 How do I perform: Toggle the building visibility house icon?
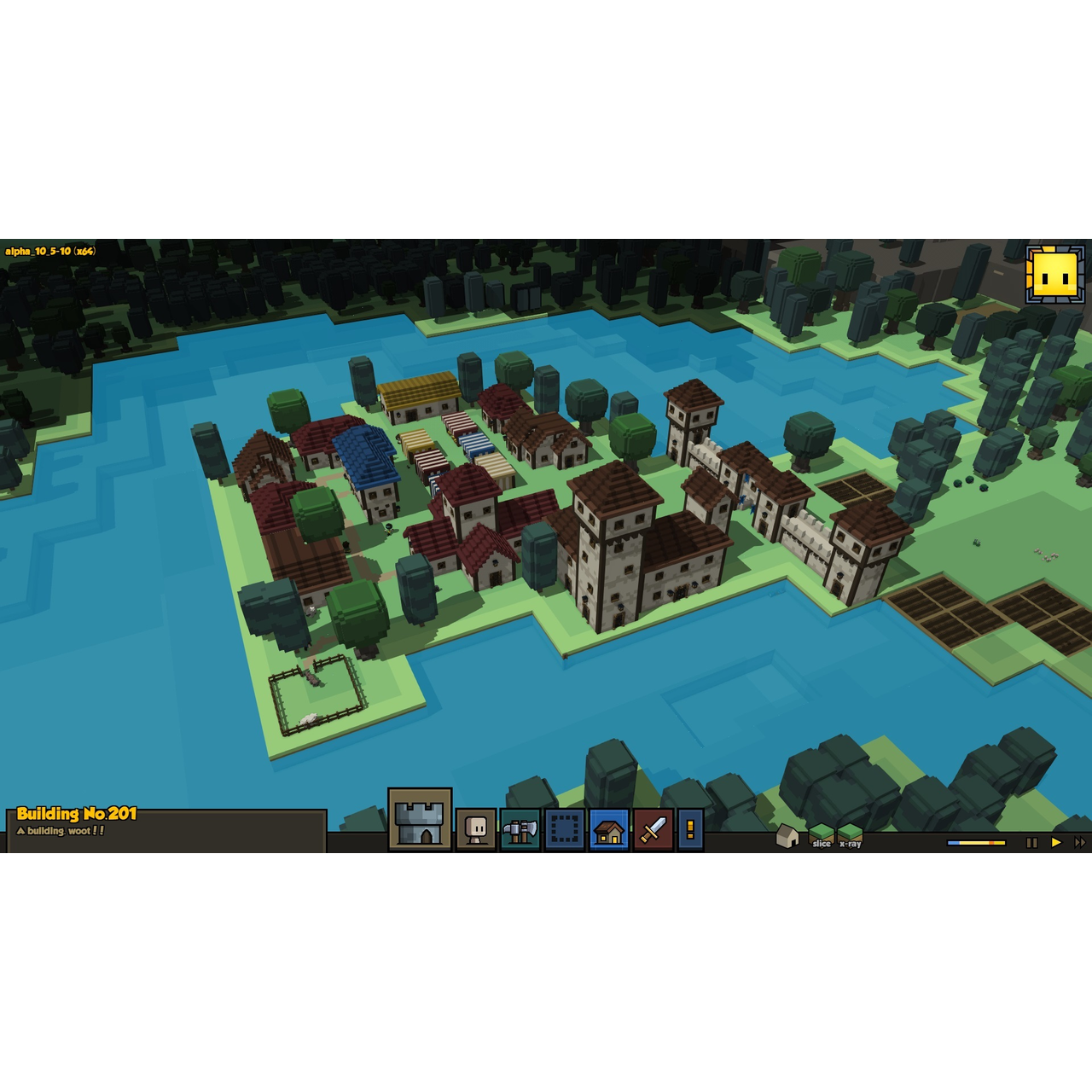(787, 836)
